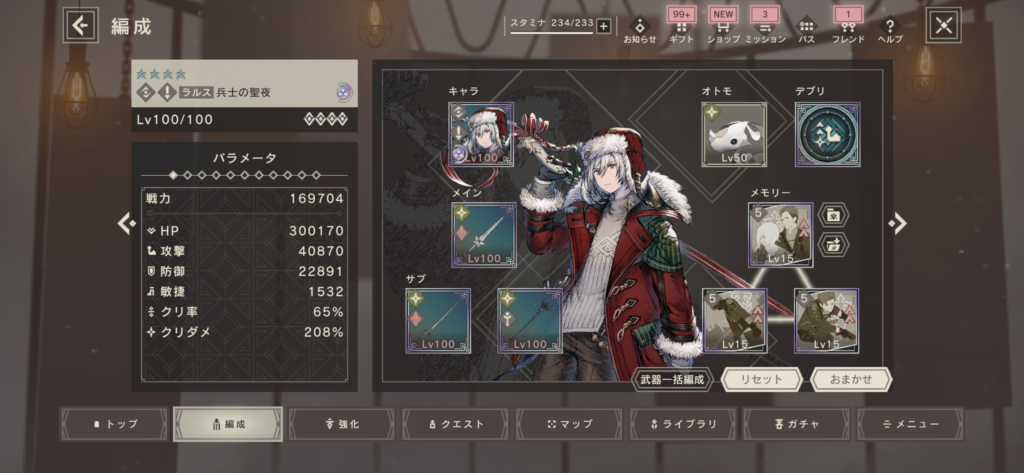Switch to the ガチャ gacha tab

pyautogui.click(x=797, y=424)
